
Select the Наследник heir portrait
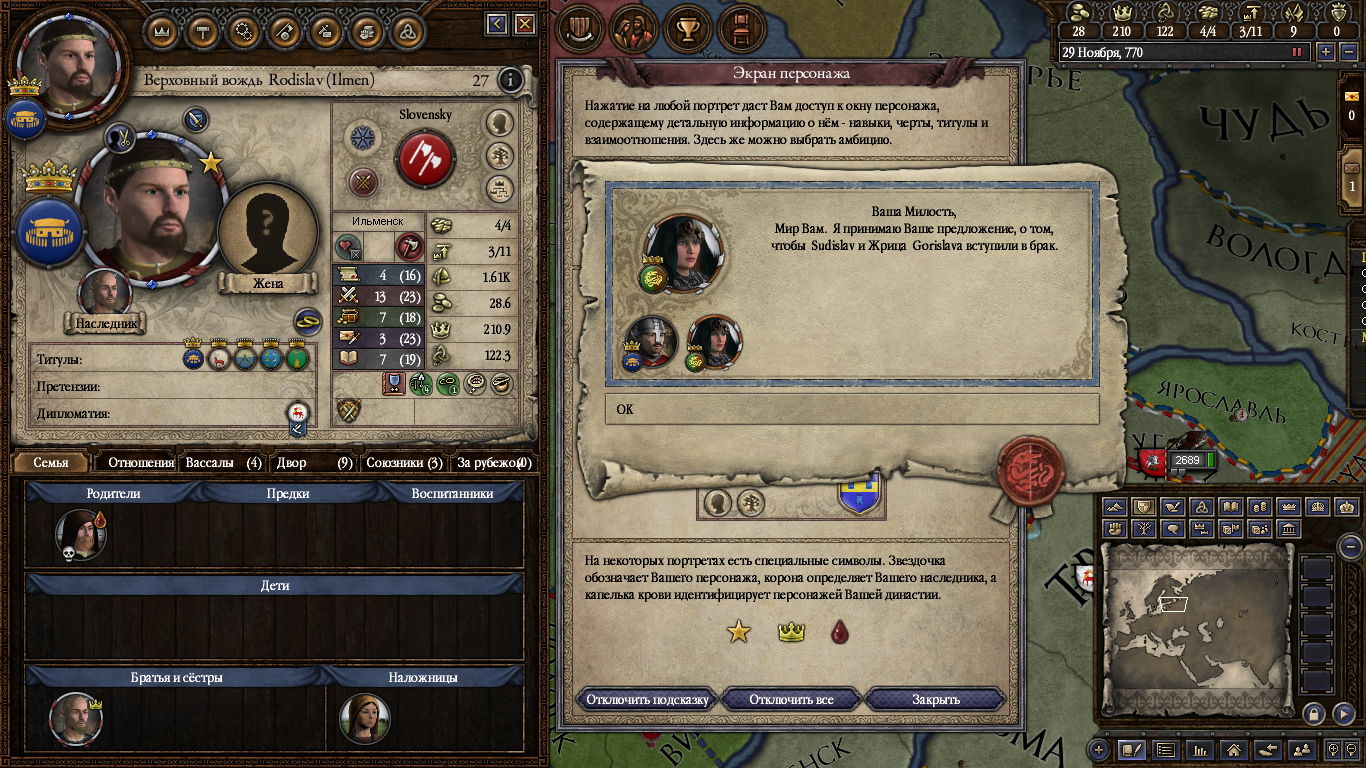[x=105, y=294]
